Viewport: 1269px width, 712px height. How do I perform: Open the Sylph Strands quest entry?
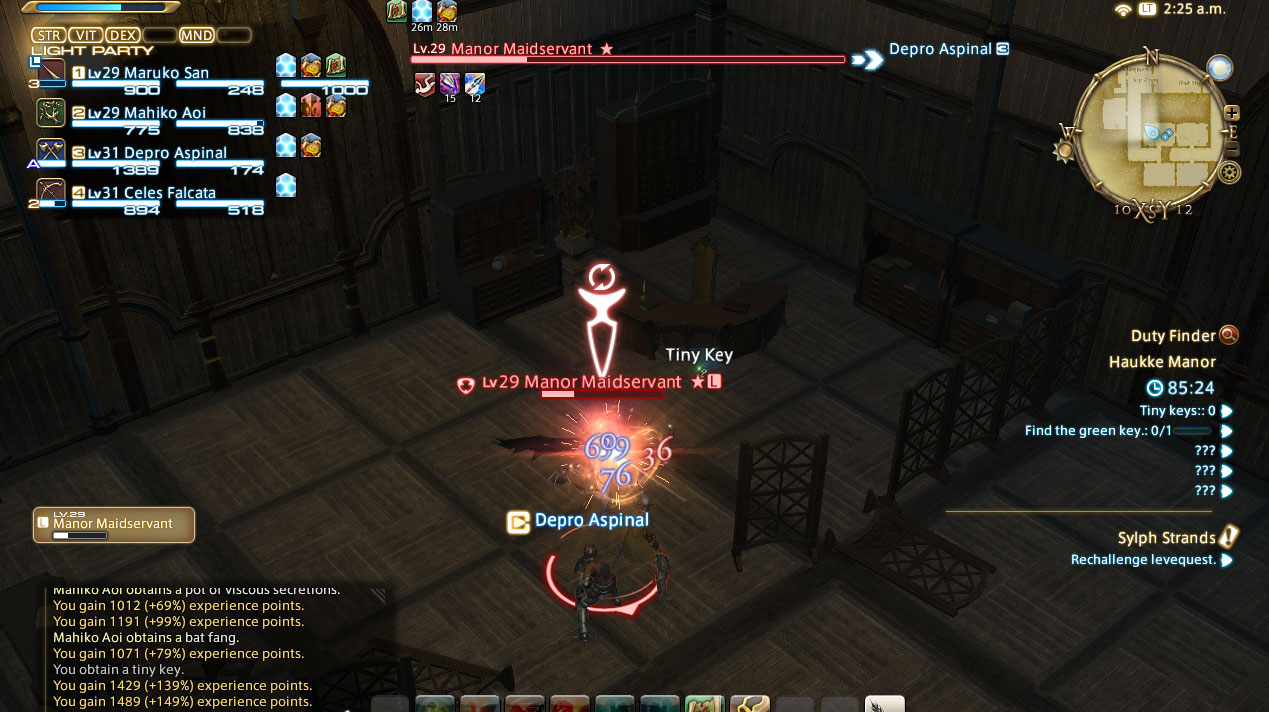1166,538
